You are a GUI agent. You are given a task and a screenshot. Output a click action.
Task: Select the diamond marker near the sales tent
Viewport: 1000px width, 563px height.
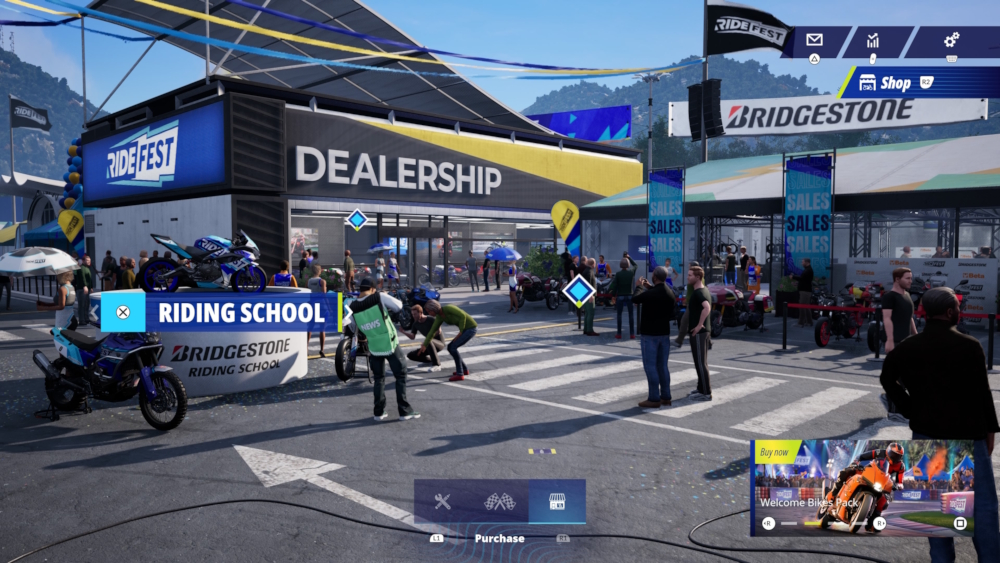(579, 291)
